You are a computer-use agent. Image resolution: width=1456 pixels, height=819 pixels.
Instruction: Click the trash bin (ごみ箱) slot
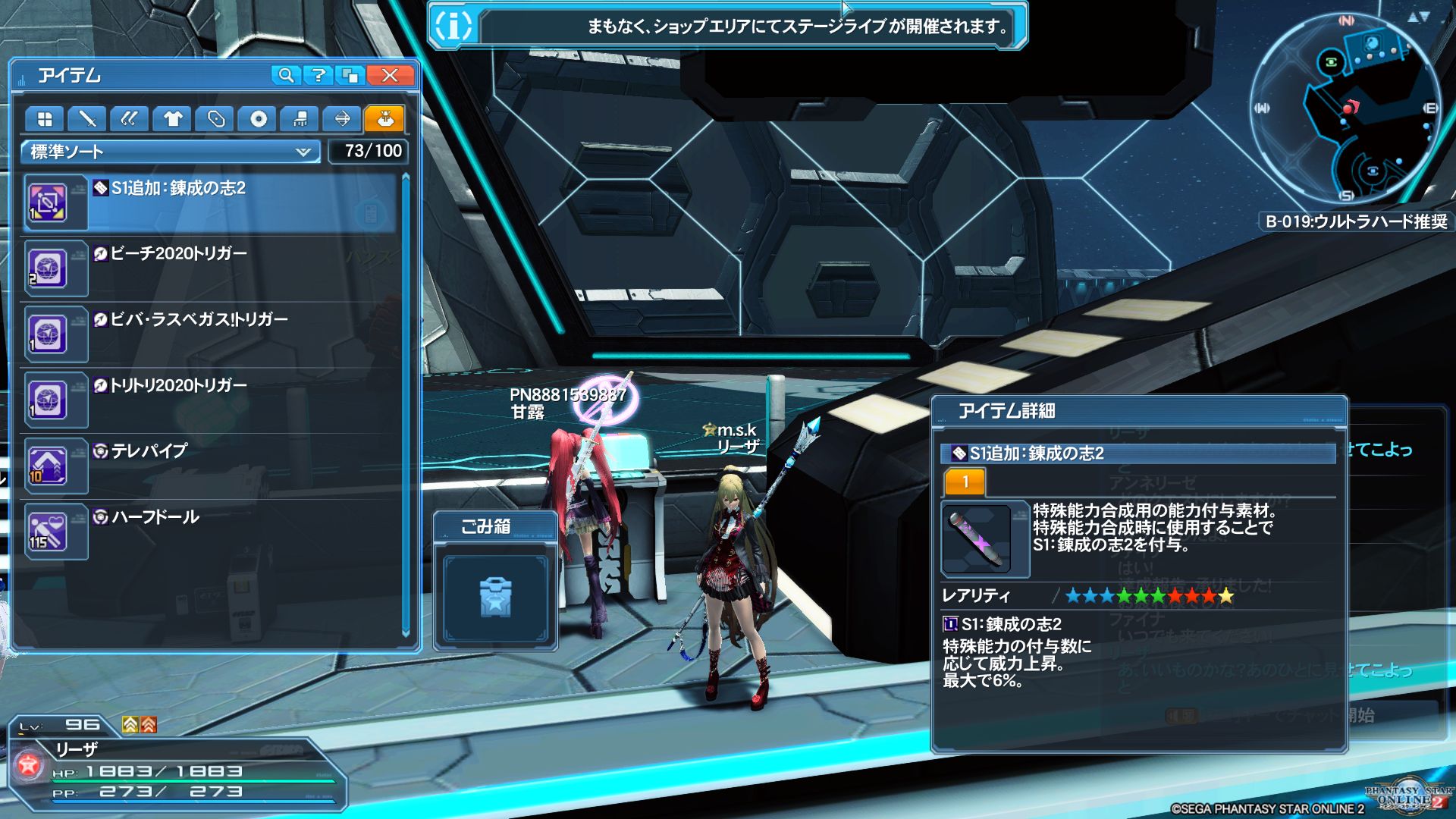pyautogui.click(x=495, y=598)
